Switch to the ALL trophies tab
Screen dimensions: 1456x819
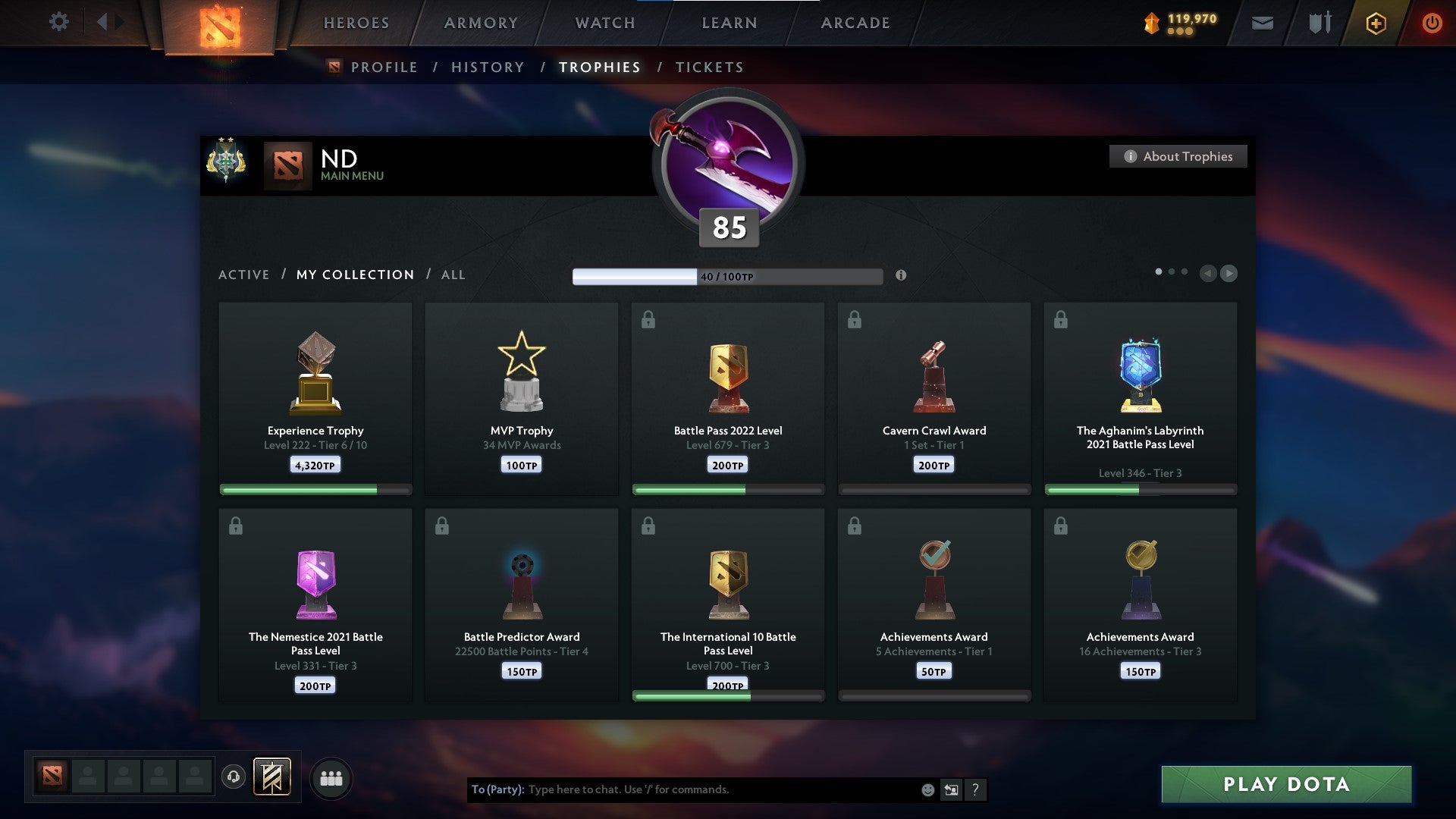453,275
